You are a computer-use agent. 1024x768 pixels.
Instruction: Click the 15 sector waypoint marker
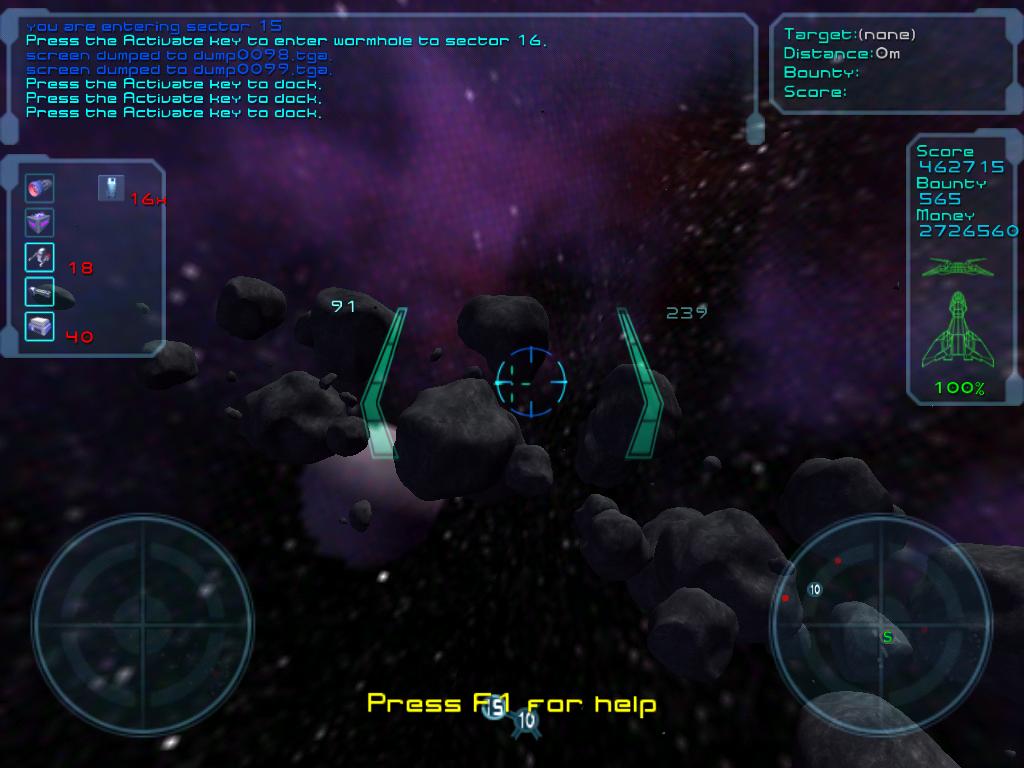[495, 709]
